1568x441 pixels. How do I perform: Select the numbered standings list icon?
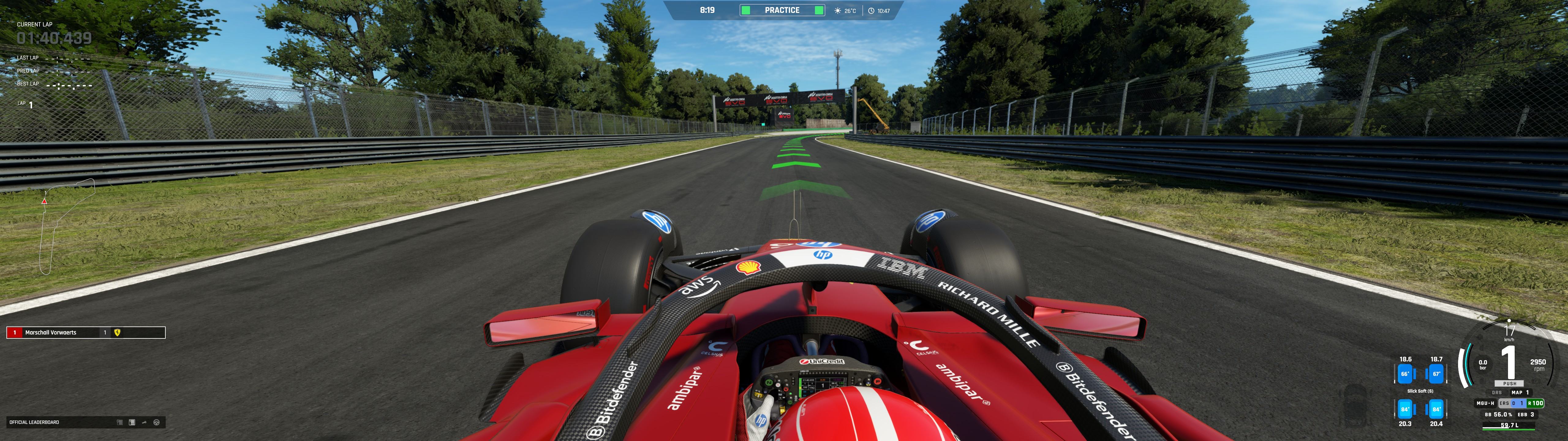[131, 422]
